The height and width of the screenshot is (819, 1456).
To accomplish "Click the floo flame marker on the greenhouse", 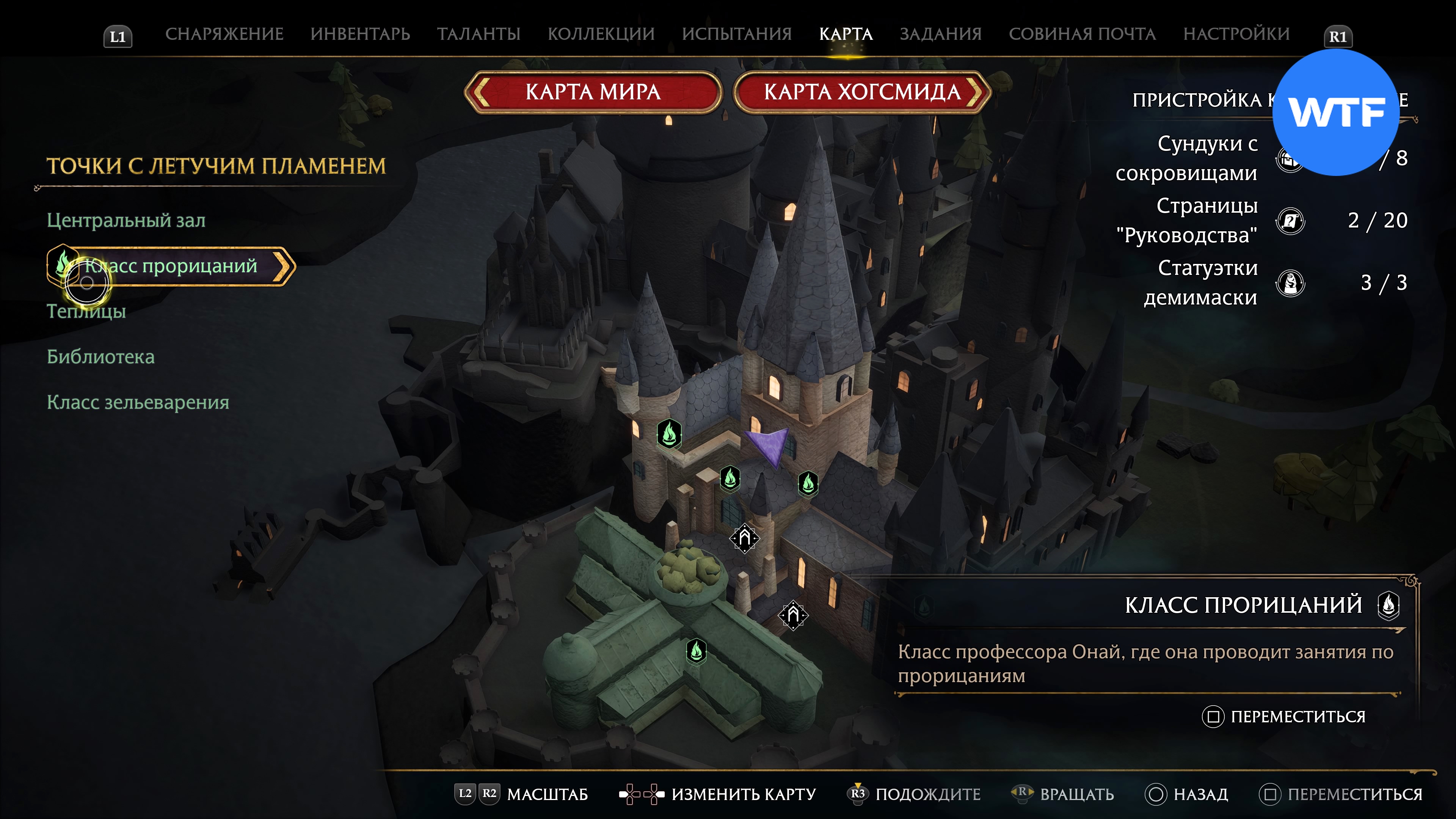I will point(697,651).
